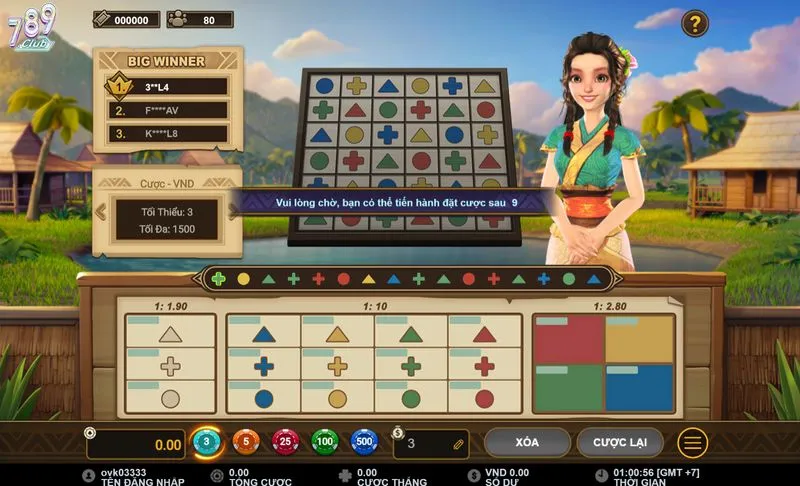Bet on the solid yellow color block
Viewport: 800px width, 486px height.
(639, 340)
